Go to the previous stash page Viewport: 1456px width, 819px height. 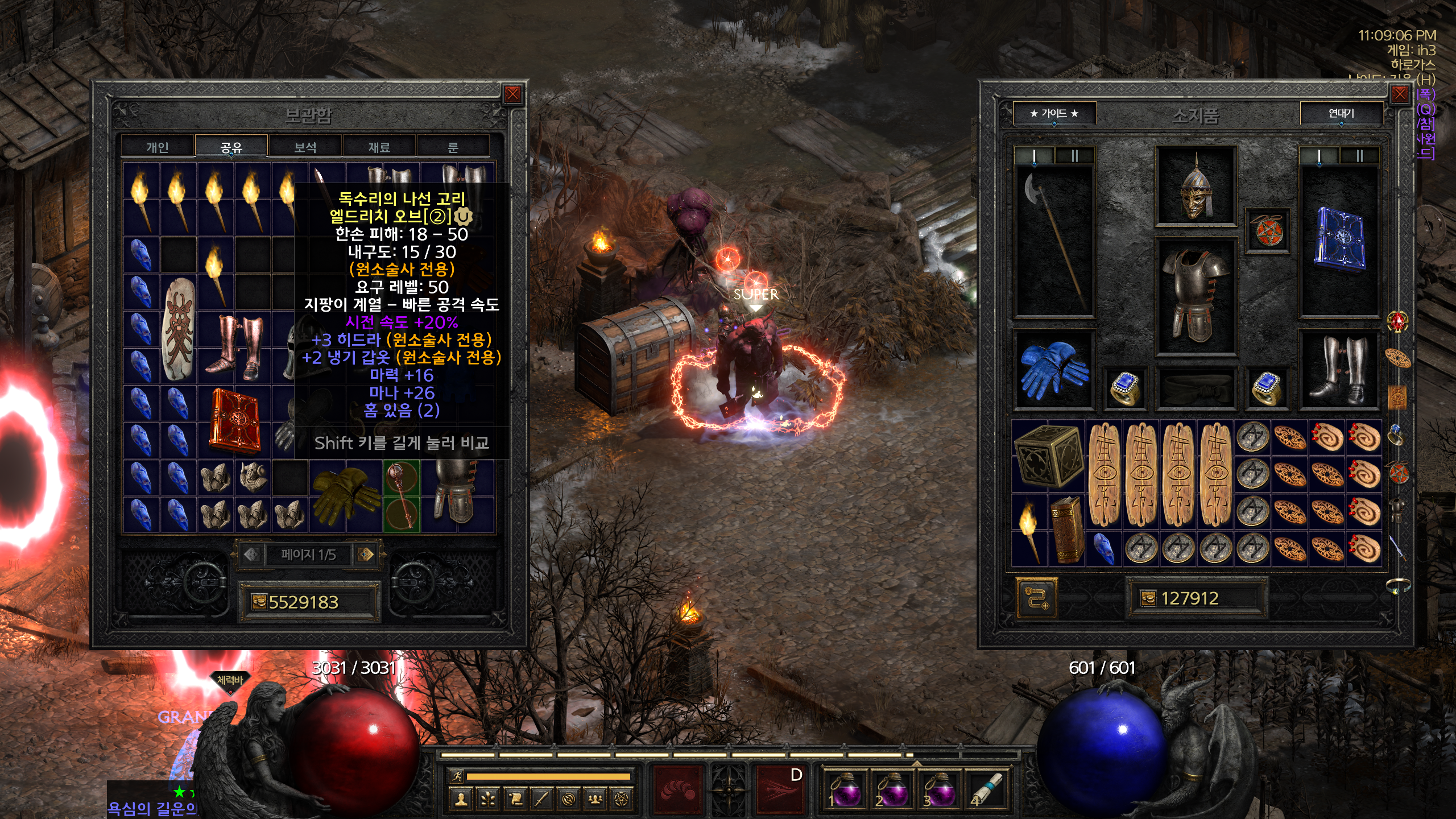[252, 554]
